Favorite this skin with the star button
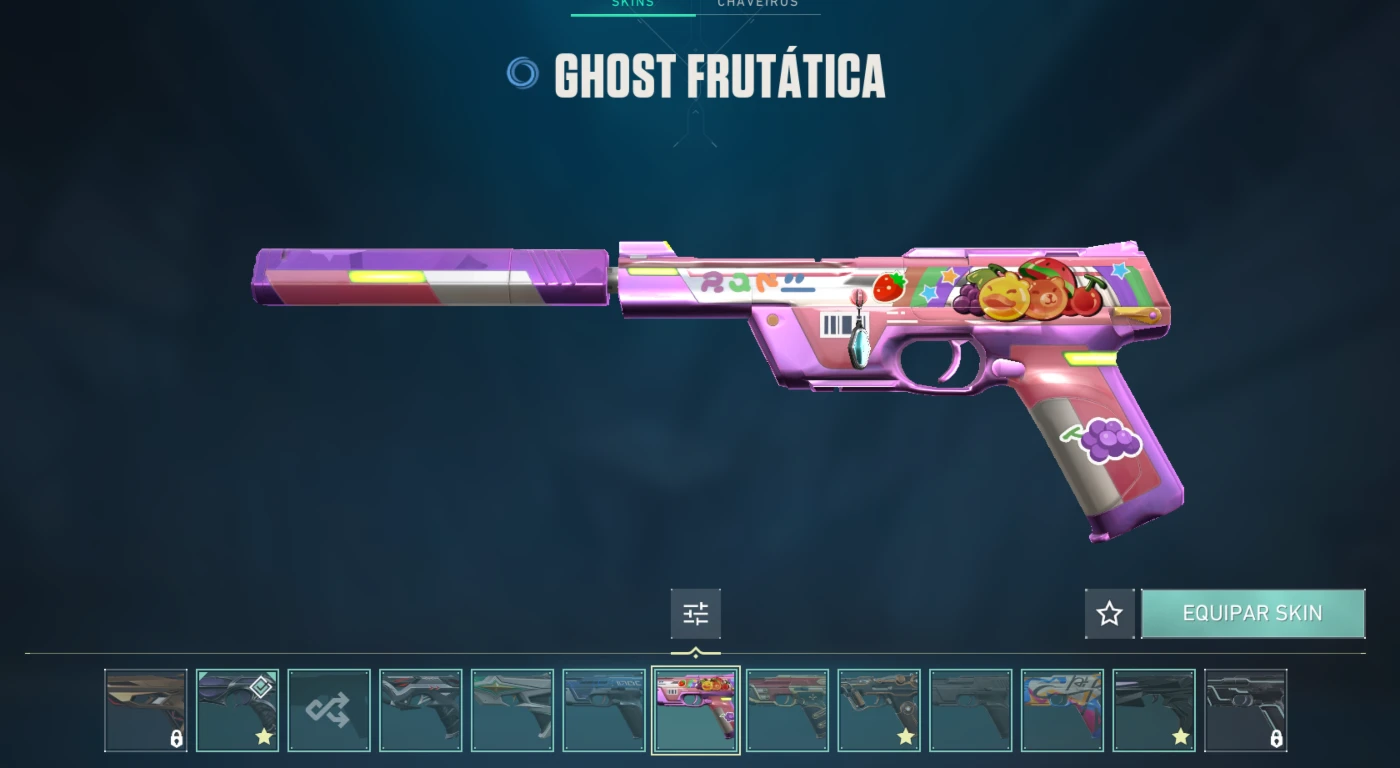The height and width of the screenshot is (768, 1400). coord(1109,614)
